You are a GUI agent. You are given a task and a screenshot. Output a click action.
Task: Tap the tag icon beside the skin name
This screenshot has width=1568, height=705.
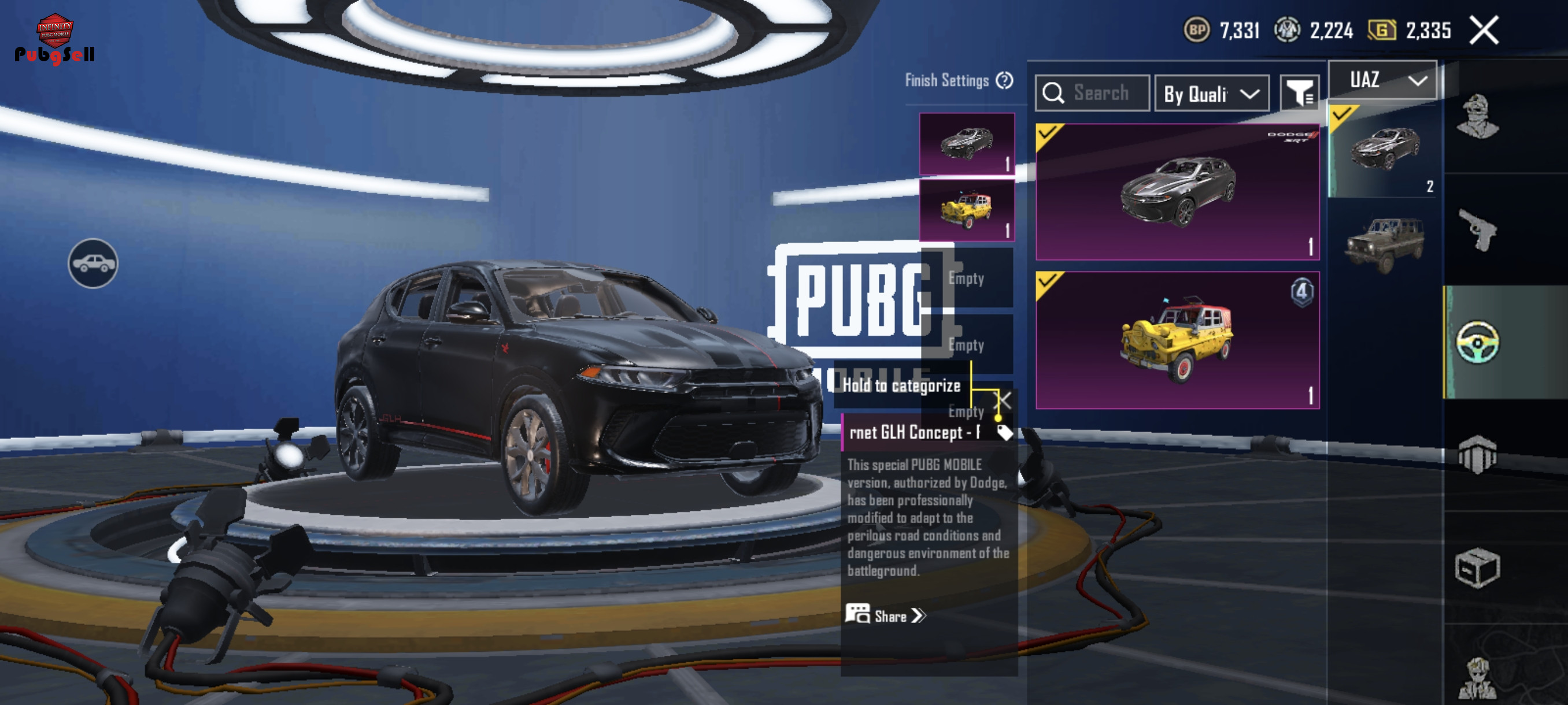[x=1004, y=432]
